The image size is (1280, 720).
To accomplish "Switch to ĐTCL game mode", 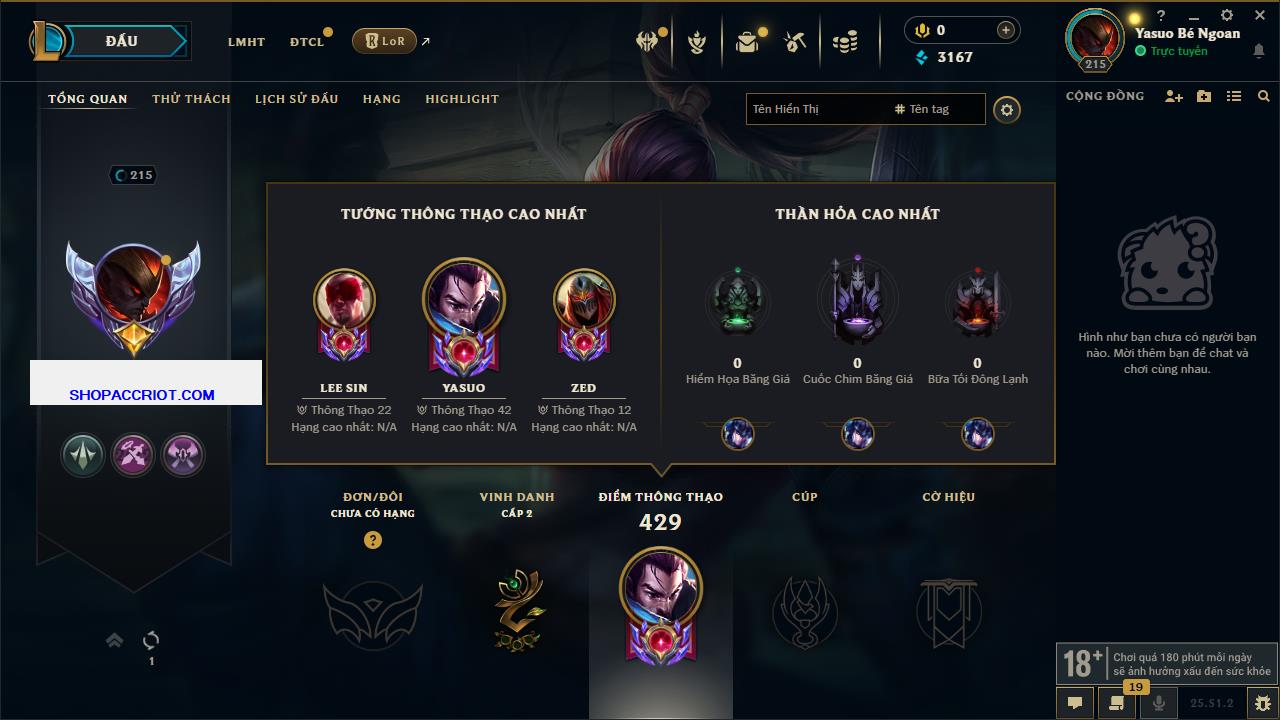I will [307, 42].
